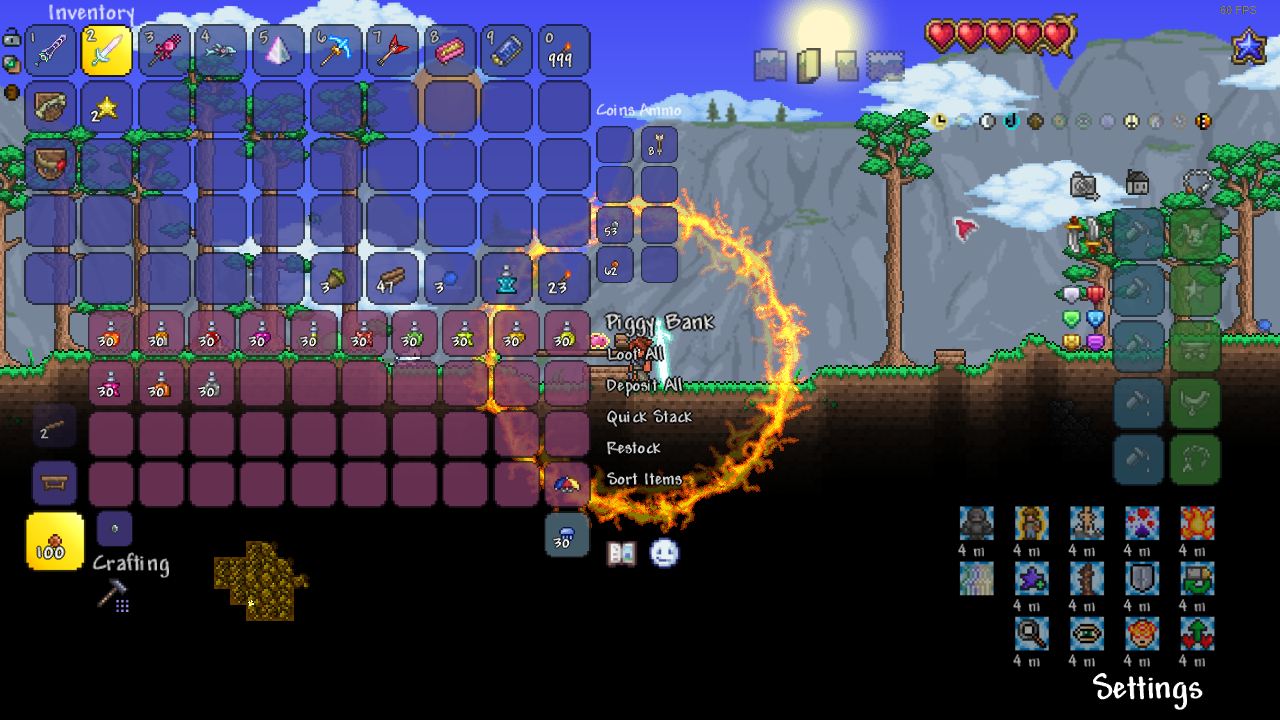Open the emote face bubble icon
The width and height of the screenshot is (1280, 720).
[664, 553]
